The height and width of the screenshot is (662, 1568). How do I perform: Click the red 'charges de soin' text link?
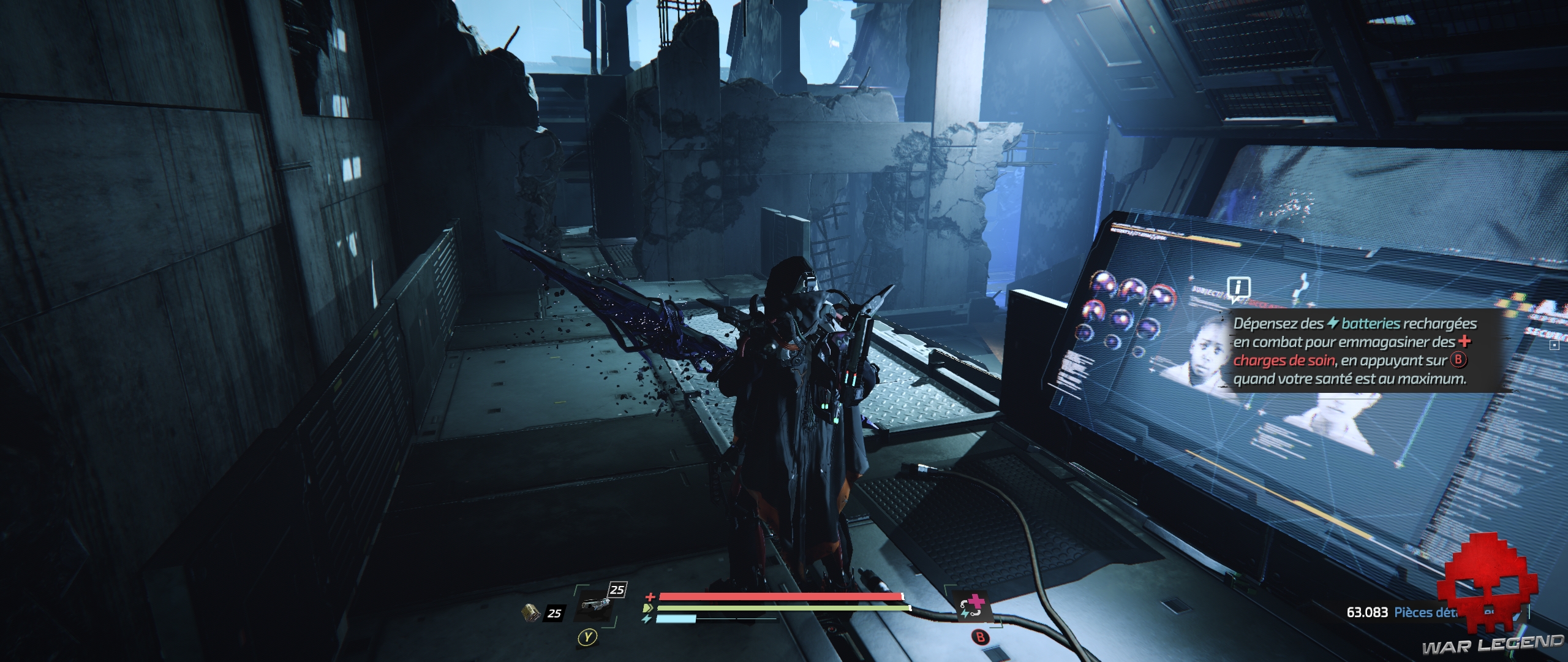(x=1284, y=361)
